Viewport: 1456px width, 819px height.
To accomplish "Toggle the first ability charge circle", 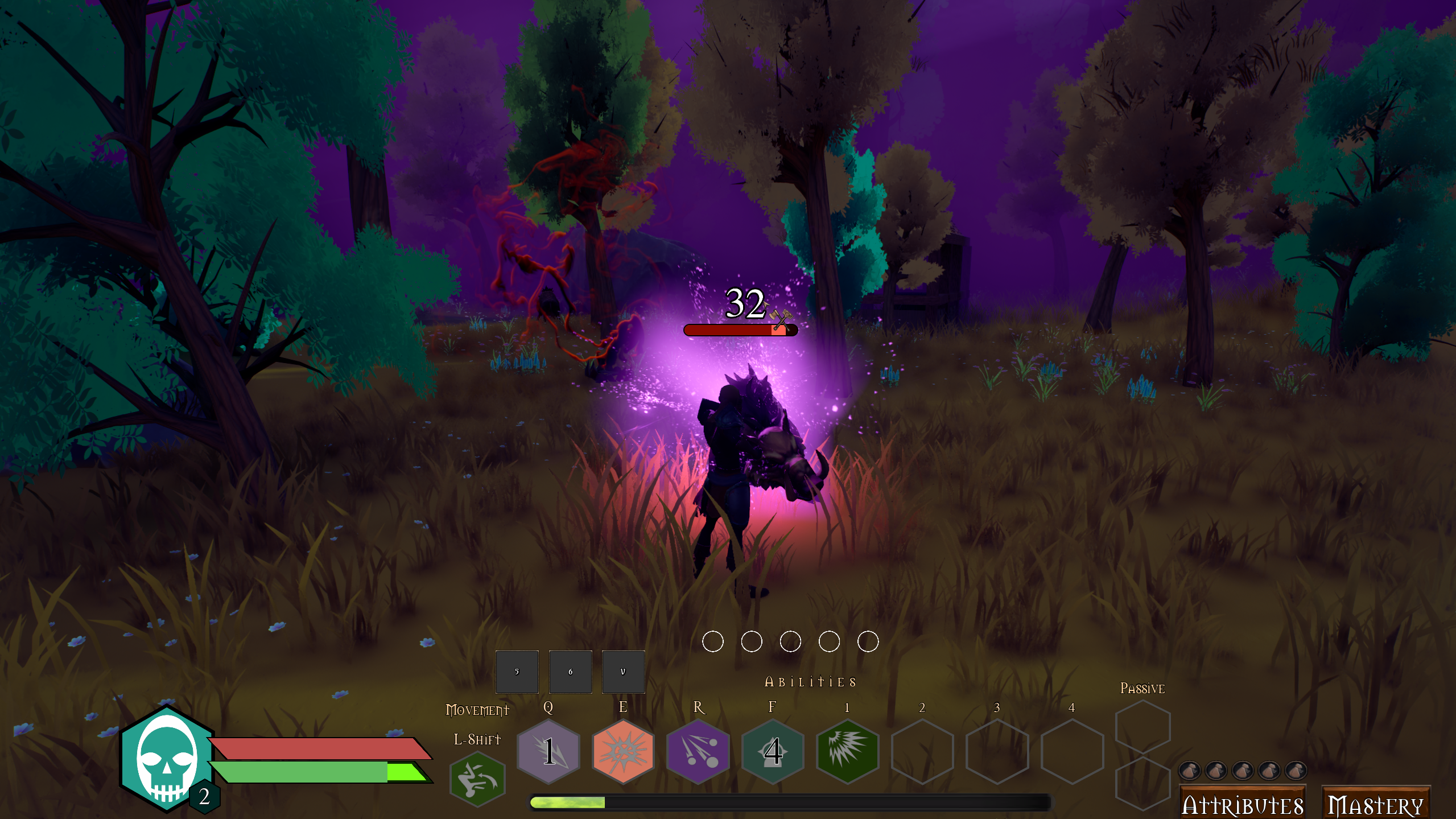I will (x=713, y=641).
